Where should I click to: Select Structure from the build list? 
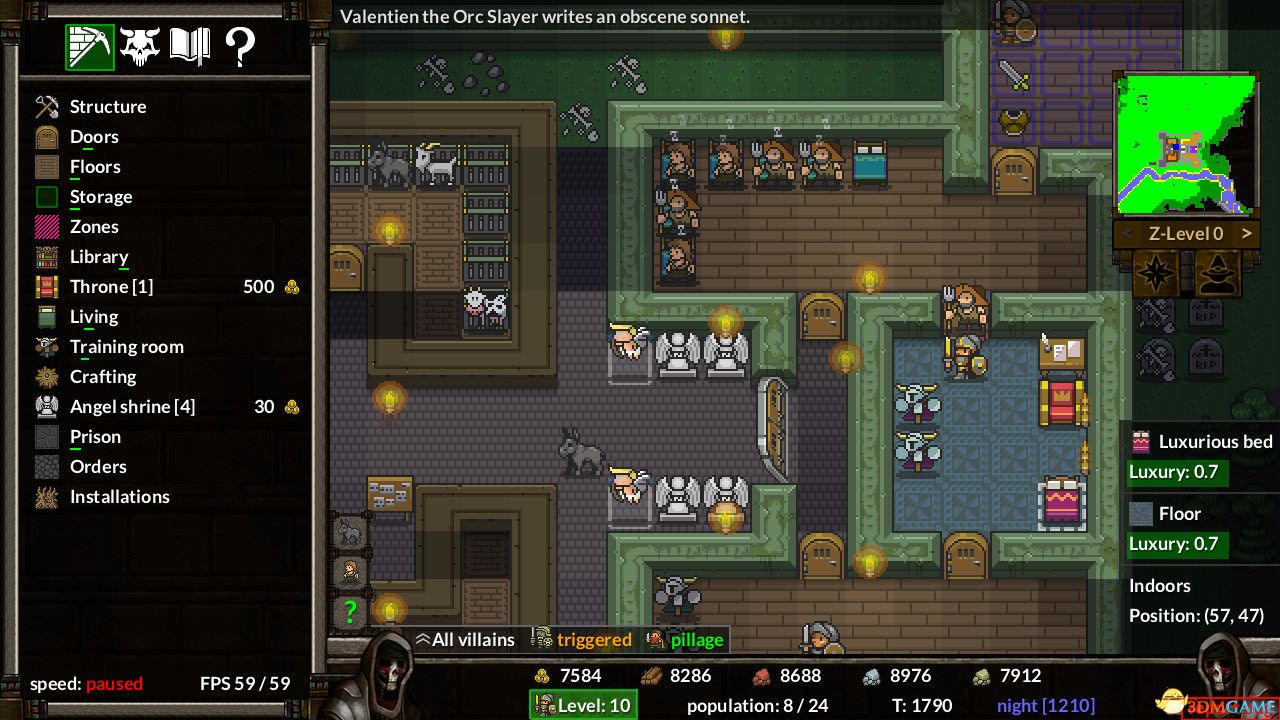[107, 107]
